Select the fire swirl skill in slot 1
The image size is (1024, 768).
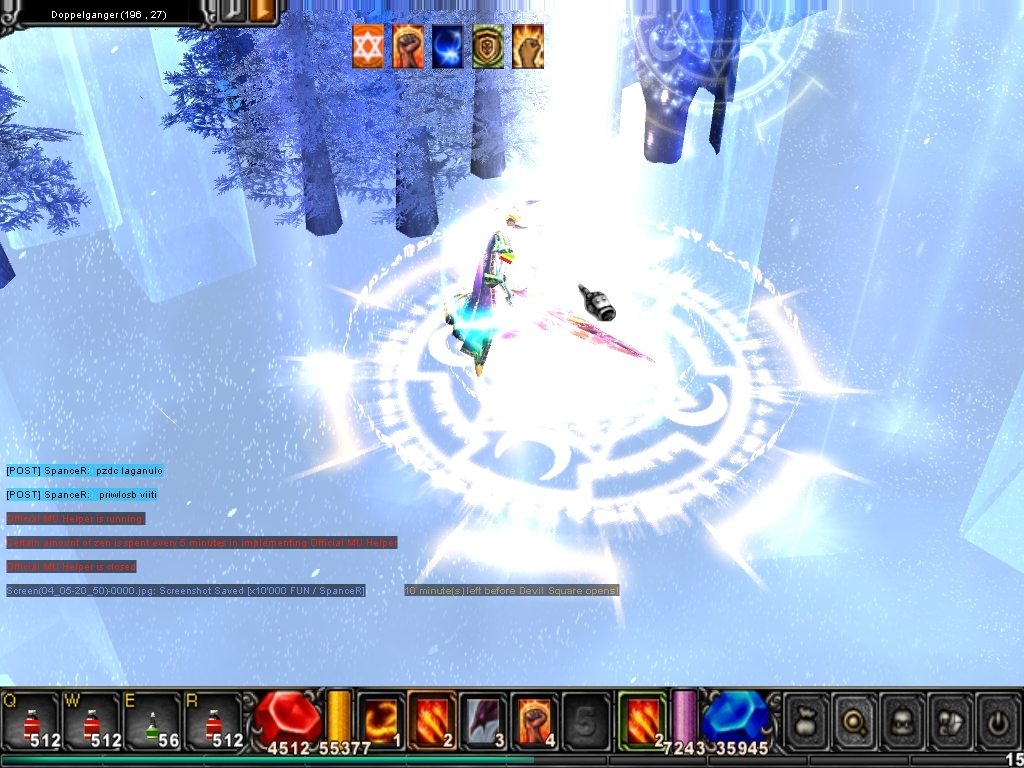[381, 718]
